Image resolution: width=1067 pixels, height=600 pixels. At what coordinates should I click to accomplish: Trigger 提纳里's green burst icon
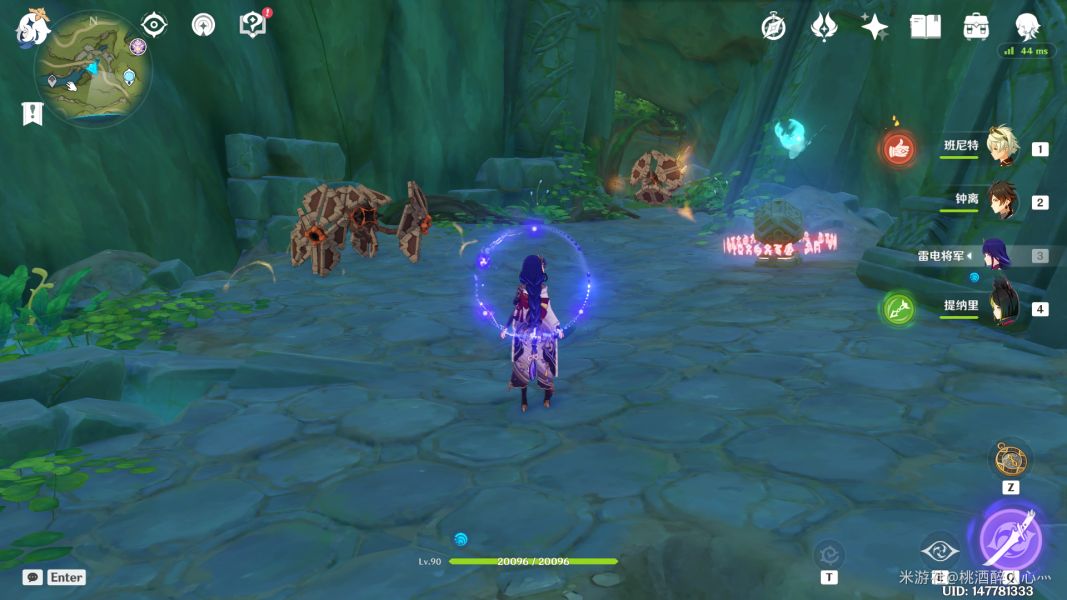coord(898,308)
